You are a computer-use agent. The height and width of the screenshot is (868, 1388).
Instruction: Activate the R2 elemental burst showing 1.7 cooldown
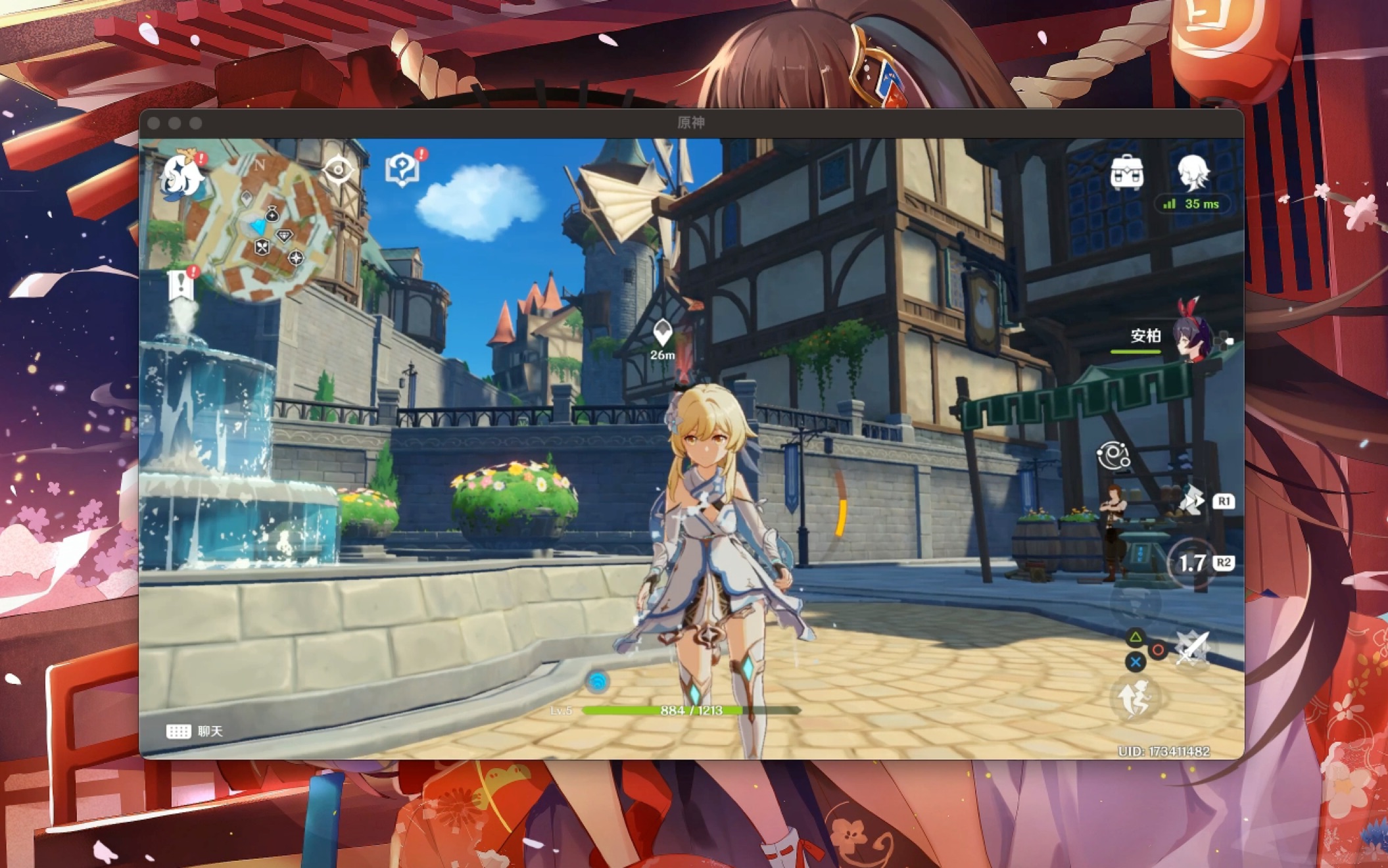click(x=1191, y=563)
